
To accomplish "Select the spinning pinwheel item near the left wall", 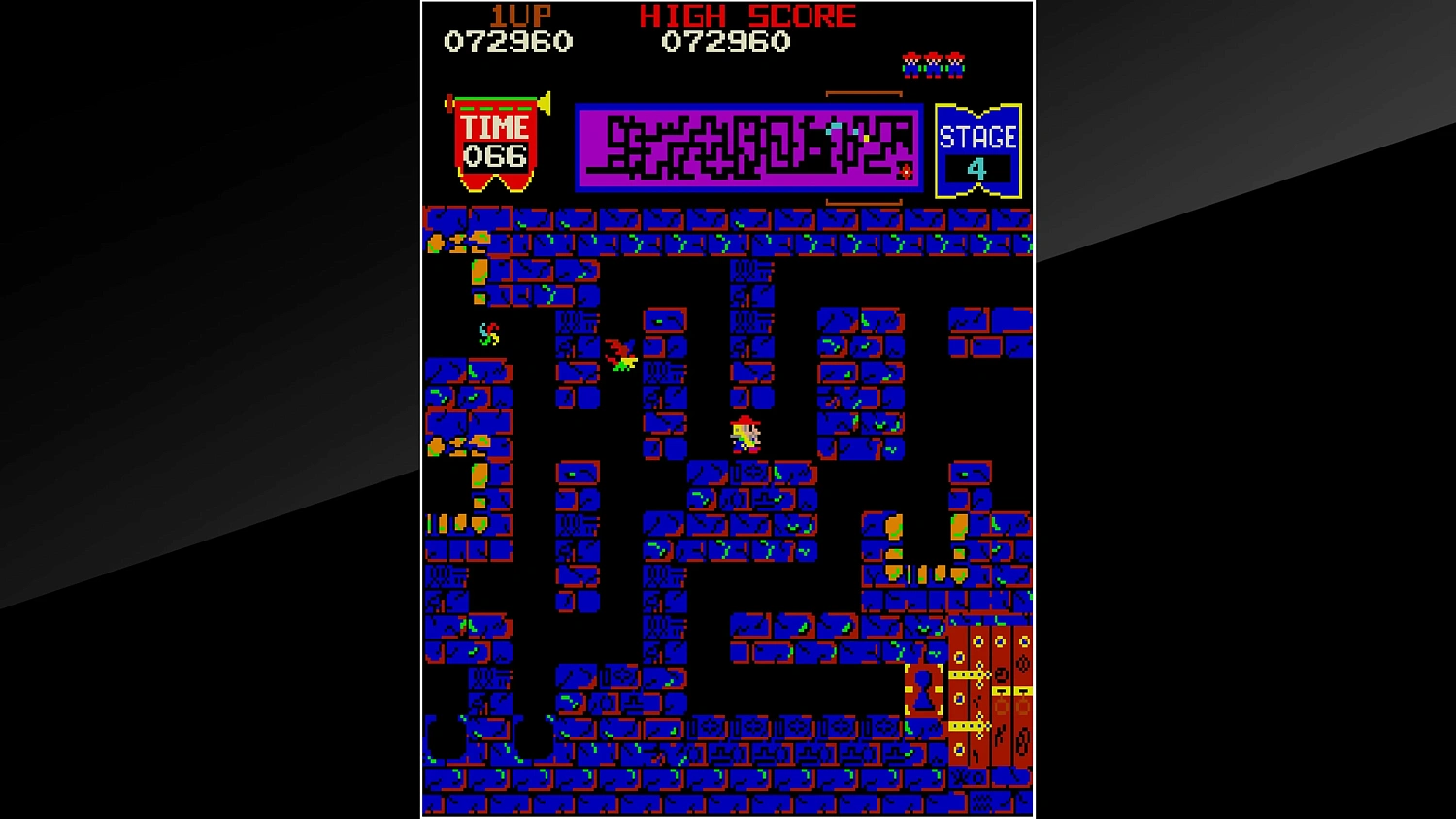I will pyautogui.click(x=487, y=335).
